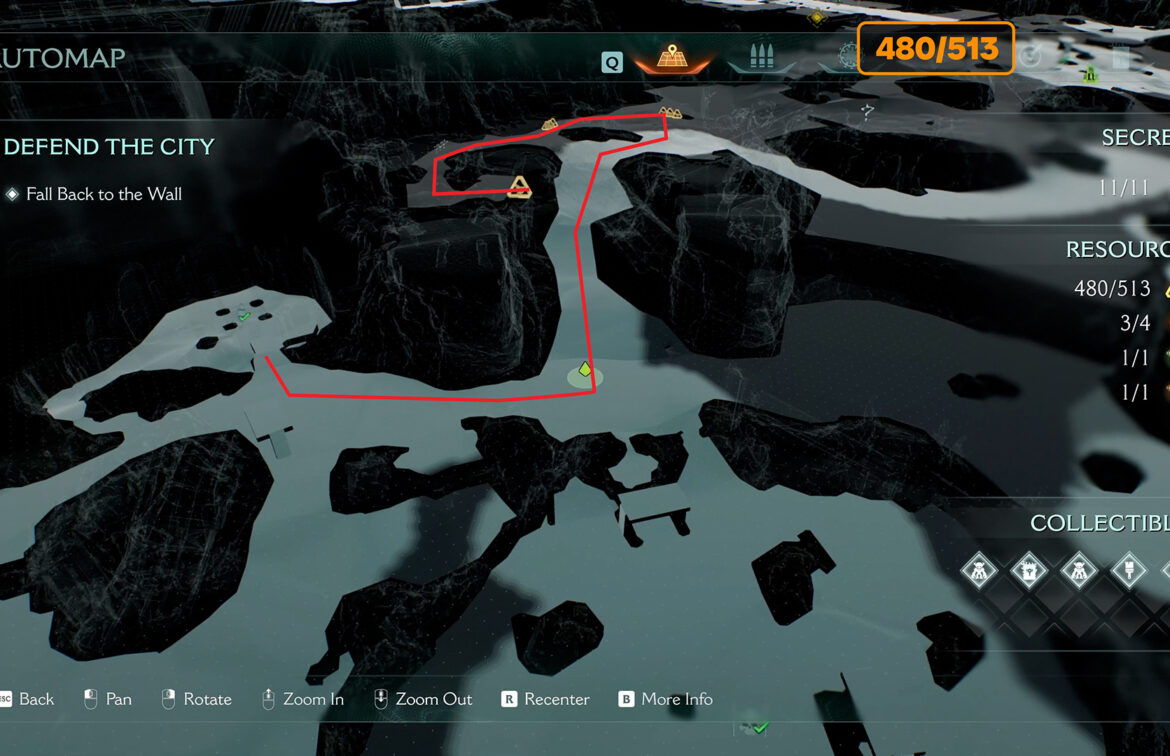Select the large gold triangle map marker

point(518,186)
